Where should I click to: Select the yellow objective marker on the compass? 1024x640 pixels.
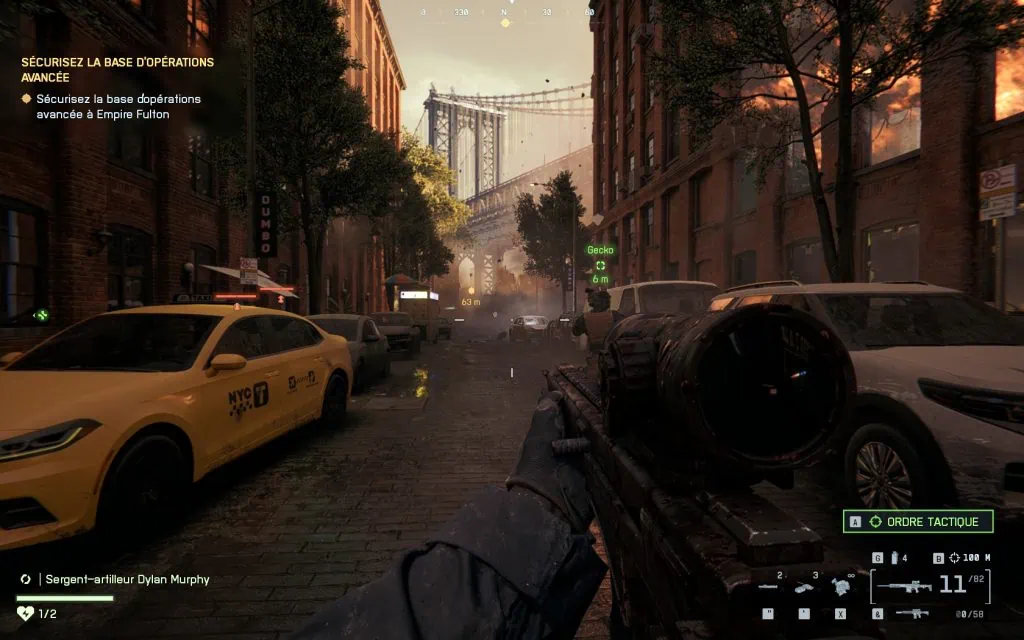pos(505,22)
